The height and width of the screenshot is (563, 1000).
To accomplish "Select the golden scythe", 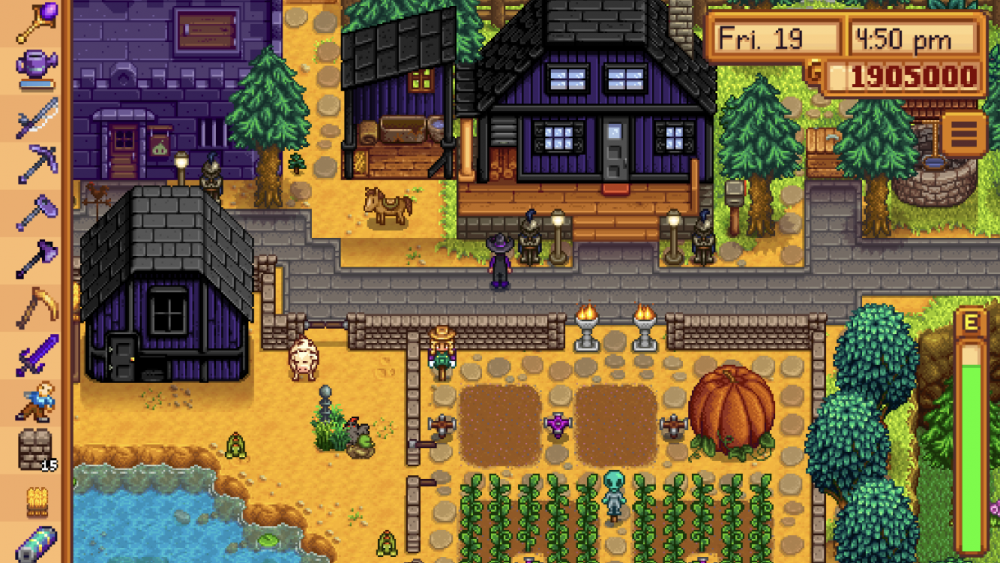I will [34, 306].
